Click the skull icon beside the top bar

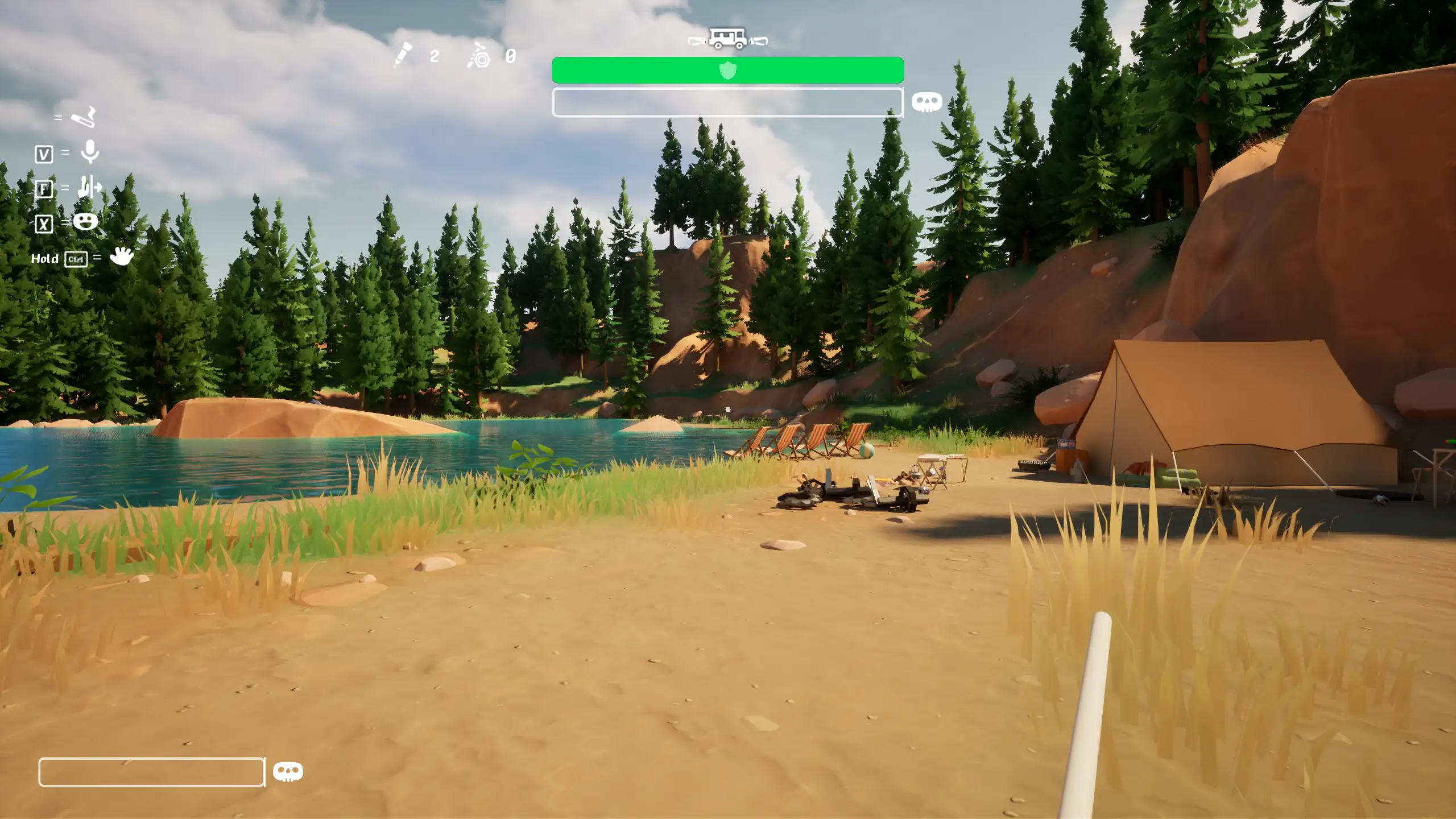click(926, 102)
